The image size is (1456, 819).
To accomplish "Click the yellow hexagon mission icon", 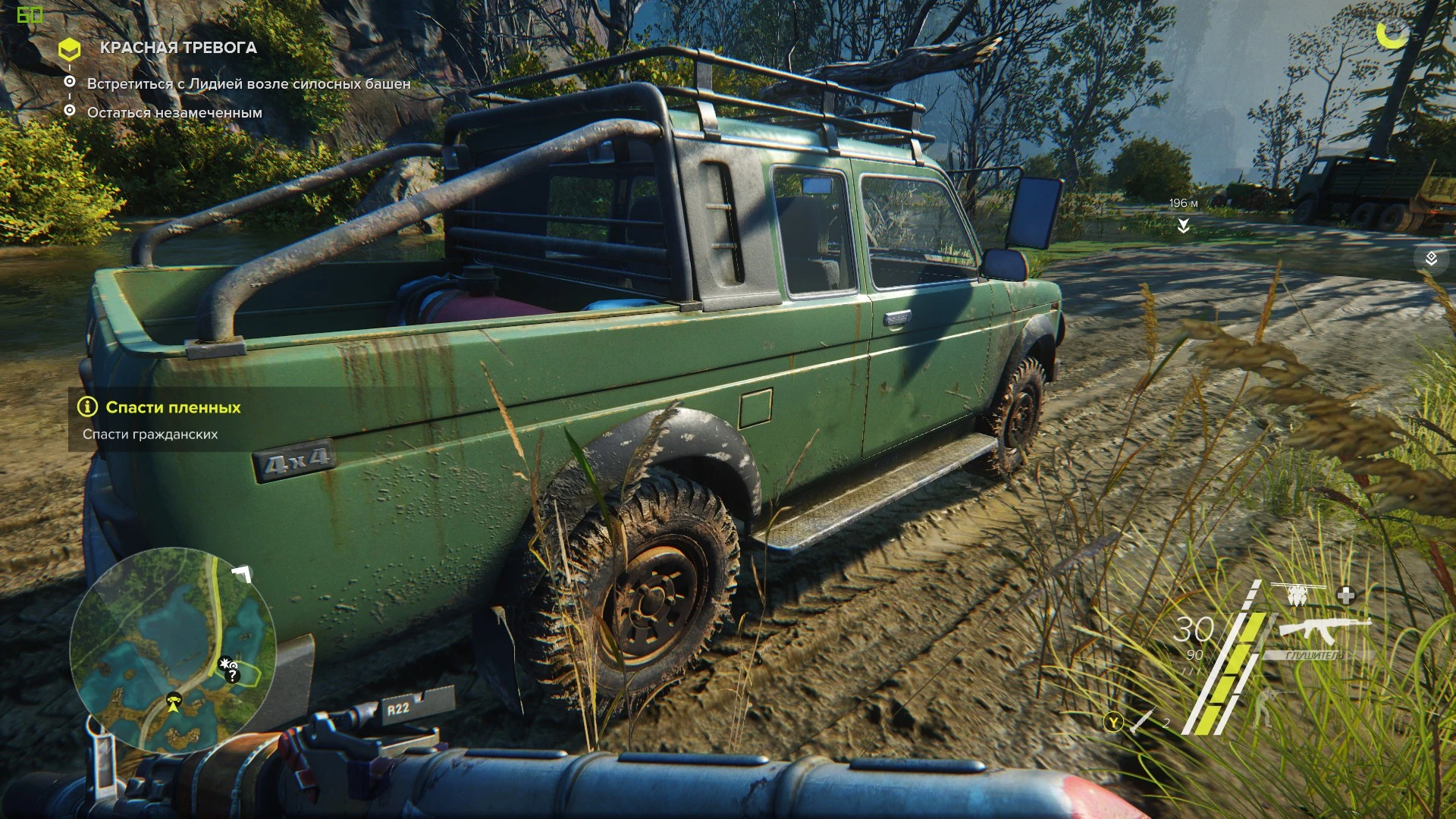I will [x=71, y=48].
